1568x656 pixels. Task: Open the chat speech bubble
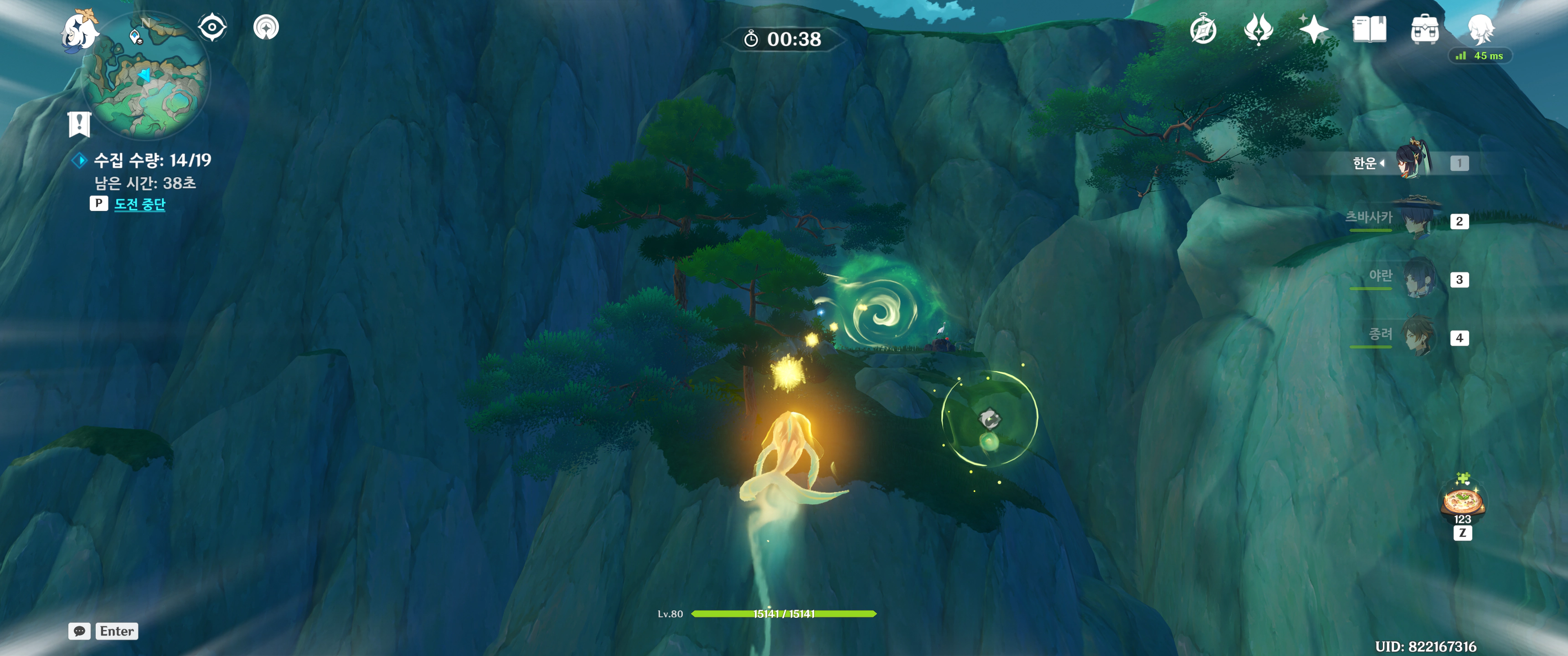(79, 631)
